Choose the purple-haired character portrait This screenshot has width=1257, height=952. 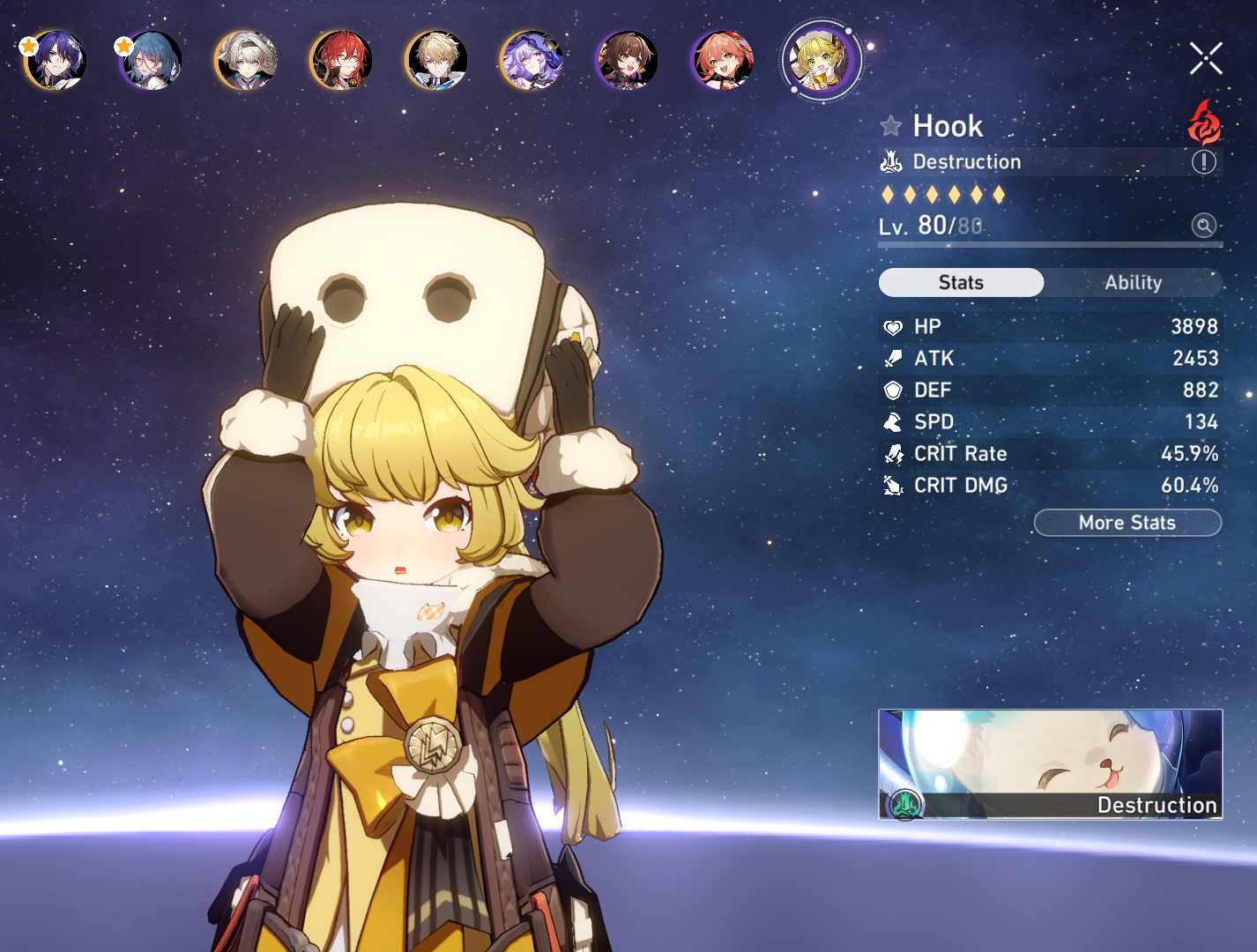point(532,61)
